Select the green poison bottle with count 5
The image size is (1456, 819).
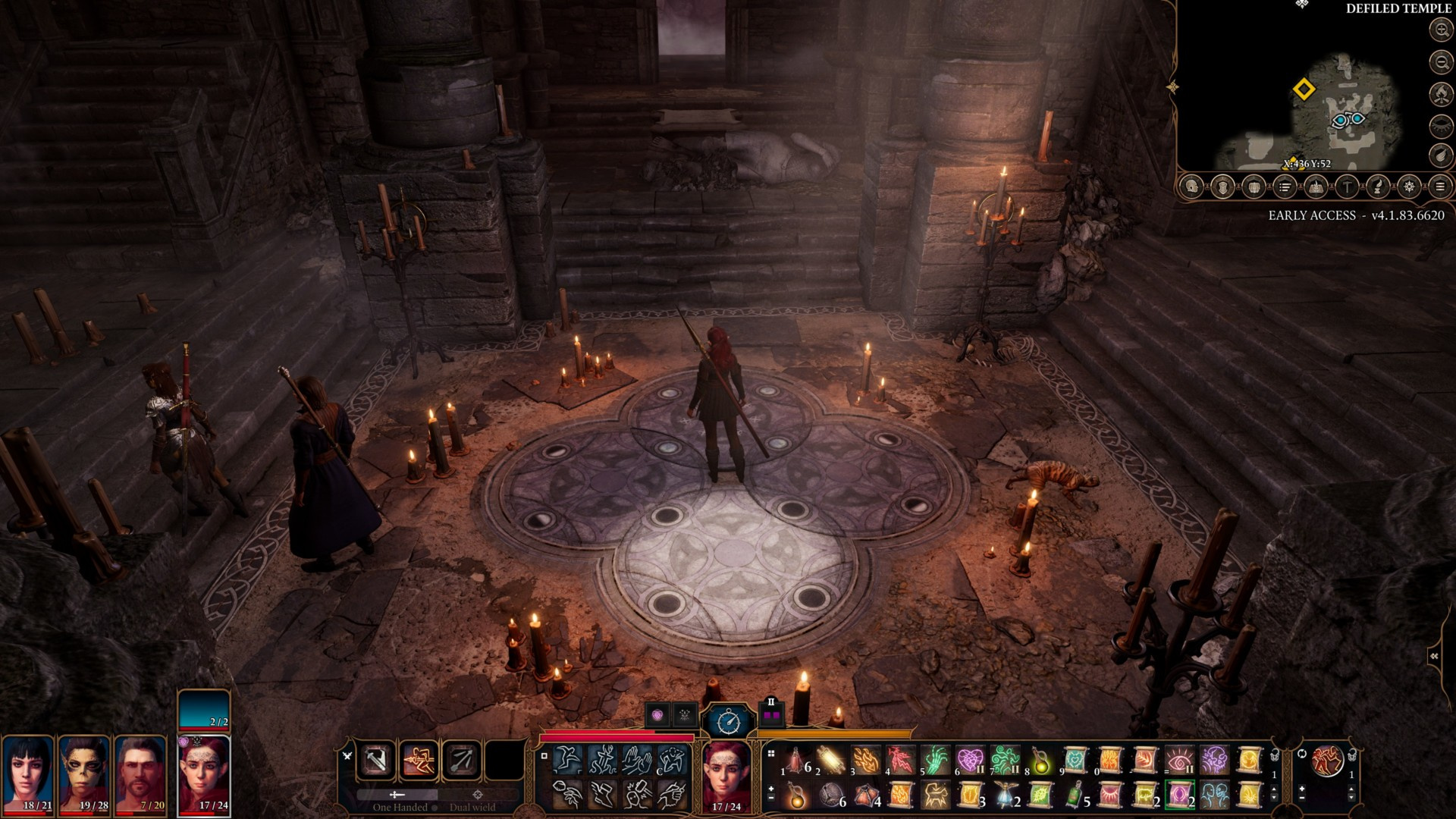point(1075,795)
